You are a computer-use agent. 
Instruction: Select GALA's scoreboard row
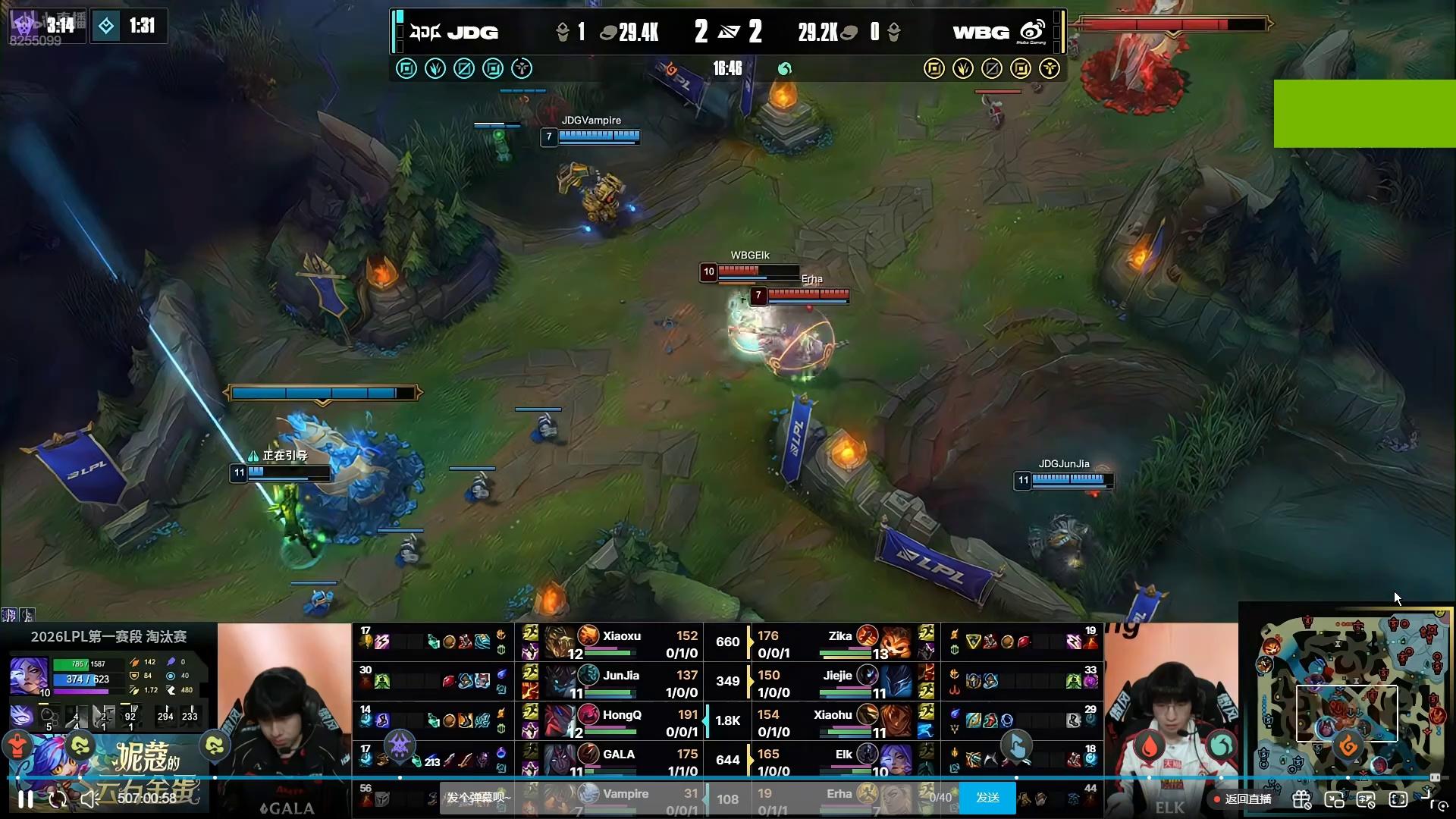tap(620, 761)
